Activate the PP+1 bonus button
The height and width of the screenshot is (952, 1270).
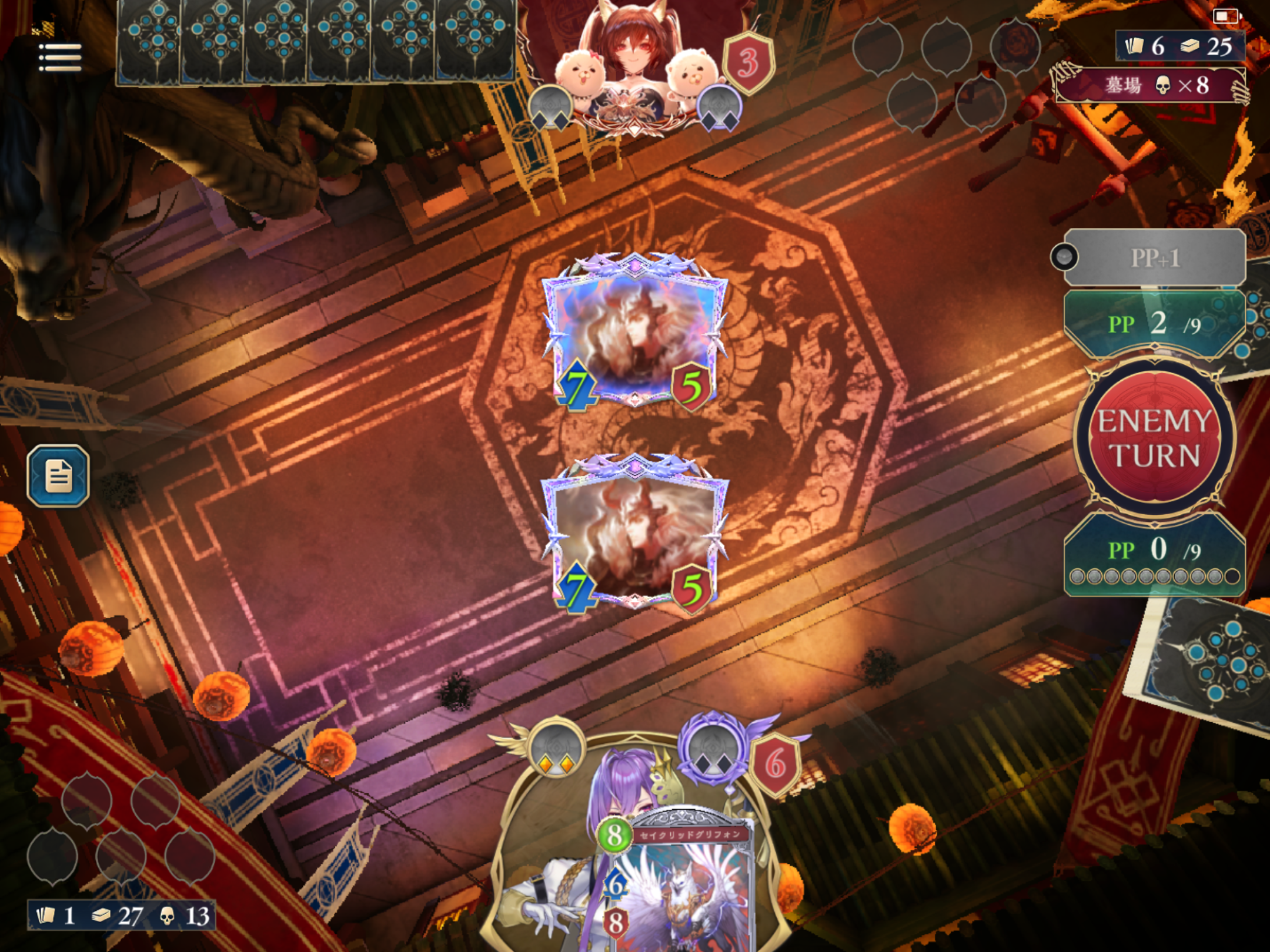1154,258
